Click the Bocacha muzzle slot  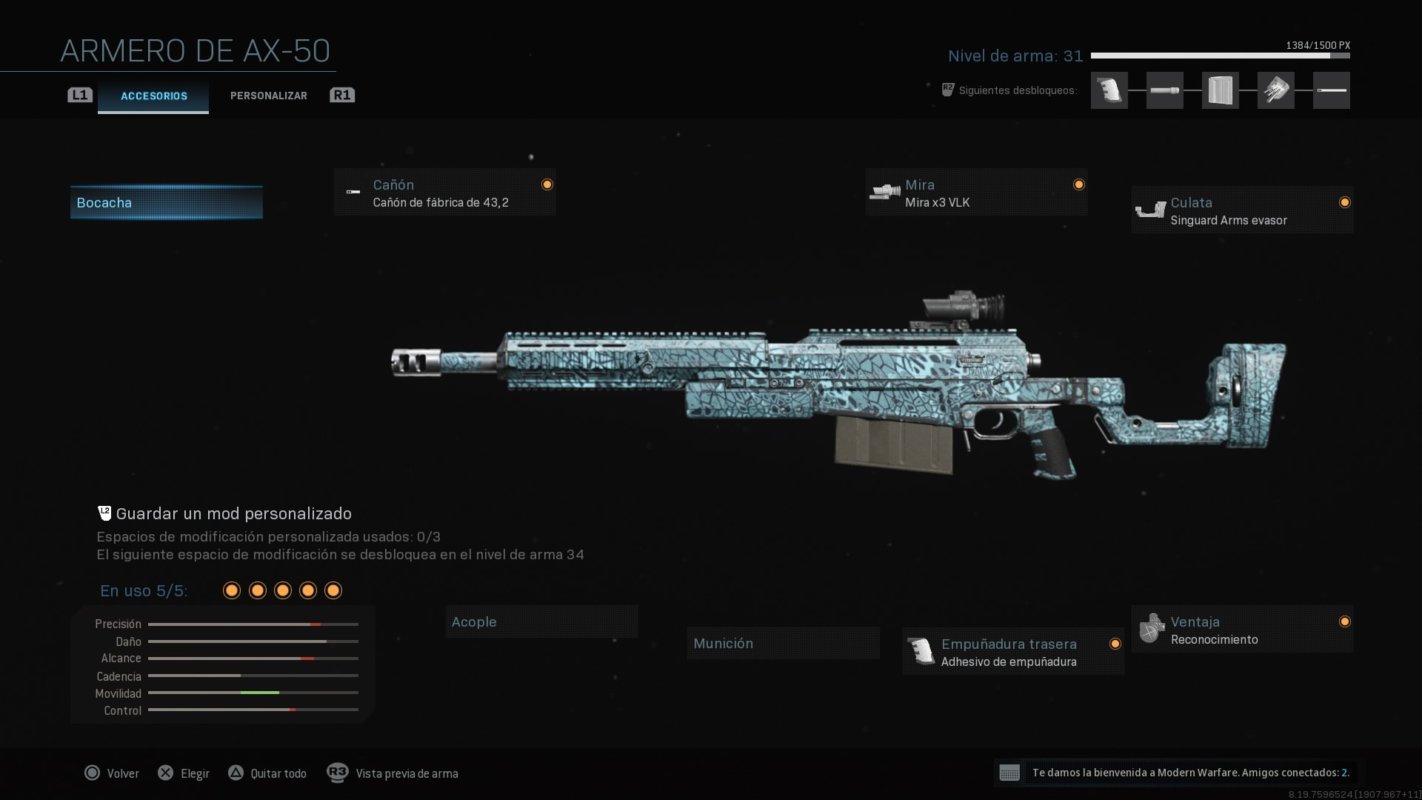click(166, 202)
